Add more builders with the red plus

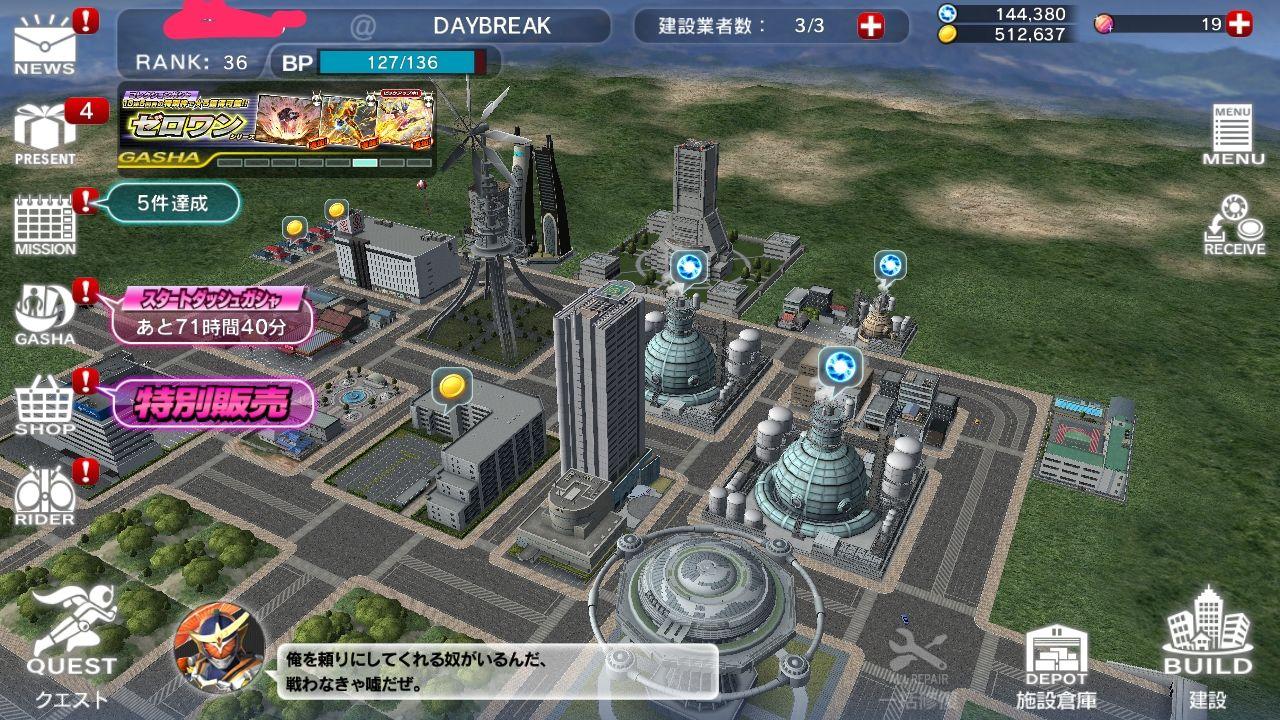871,26
